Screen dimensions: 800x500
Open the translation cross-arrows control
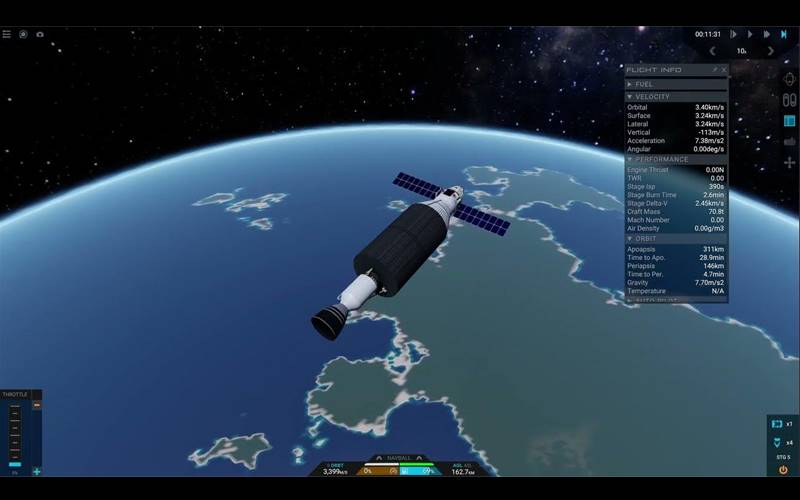point(789,162)
